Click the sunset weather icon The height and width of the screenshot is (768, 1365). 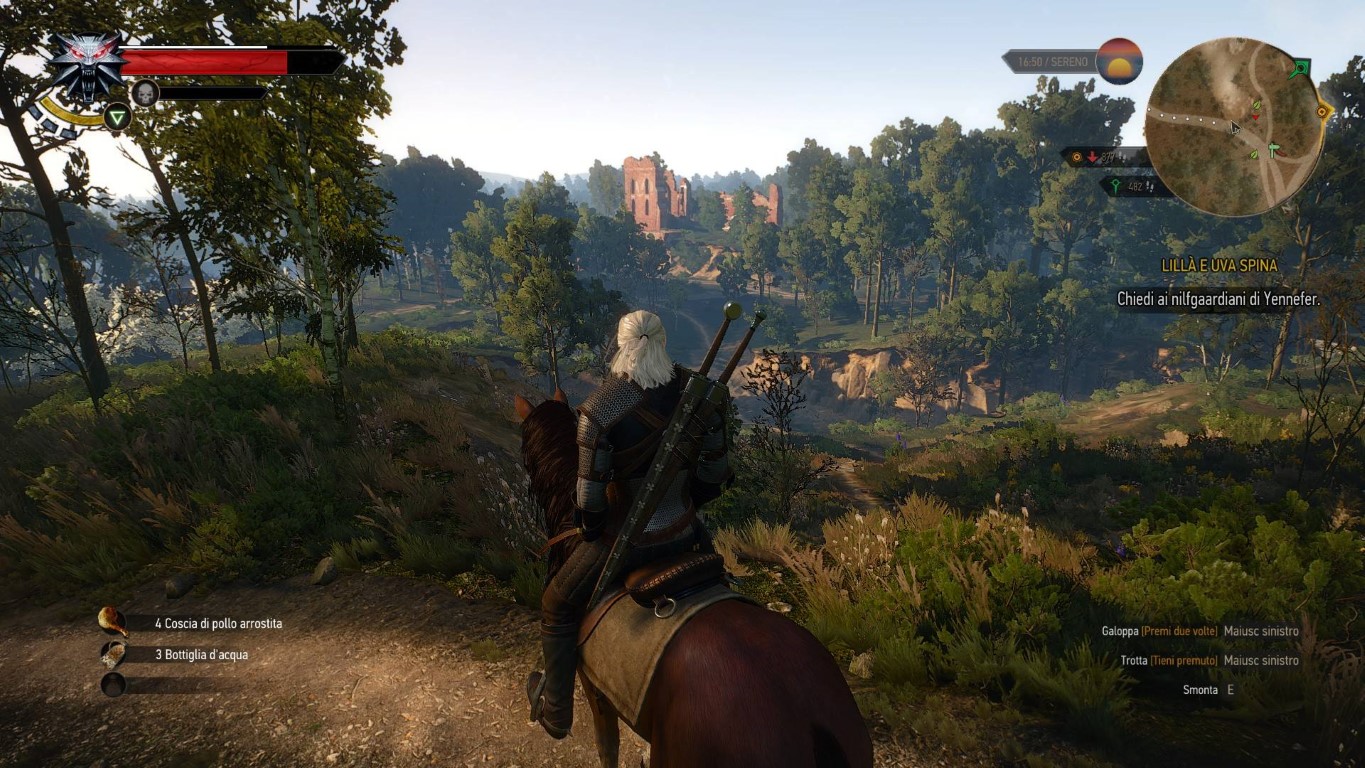1119,61
